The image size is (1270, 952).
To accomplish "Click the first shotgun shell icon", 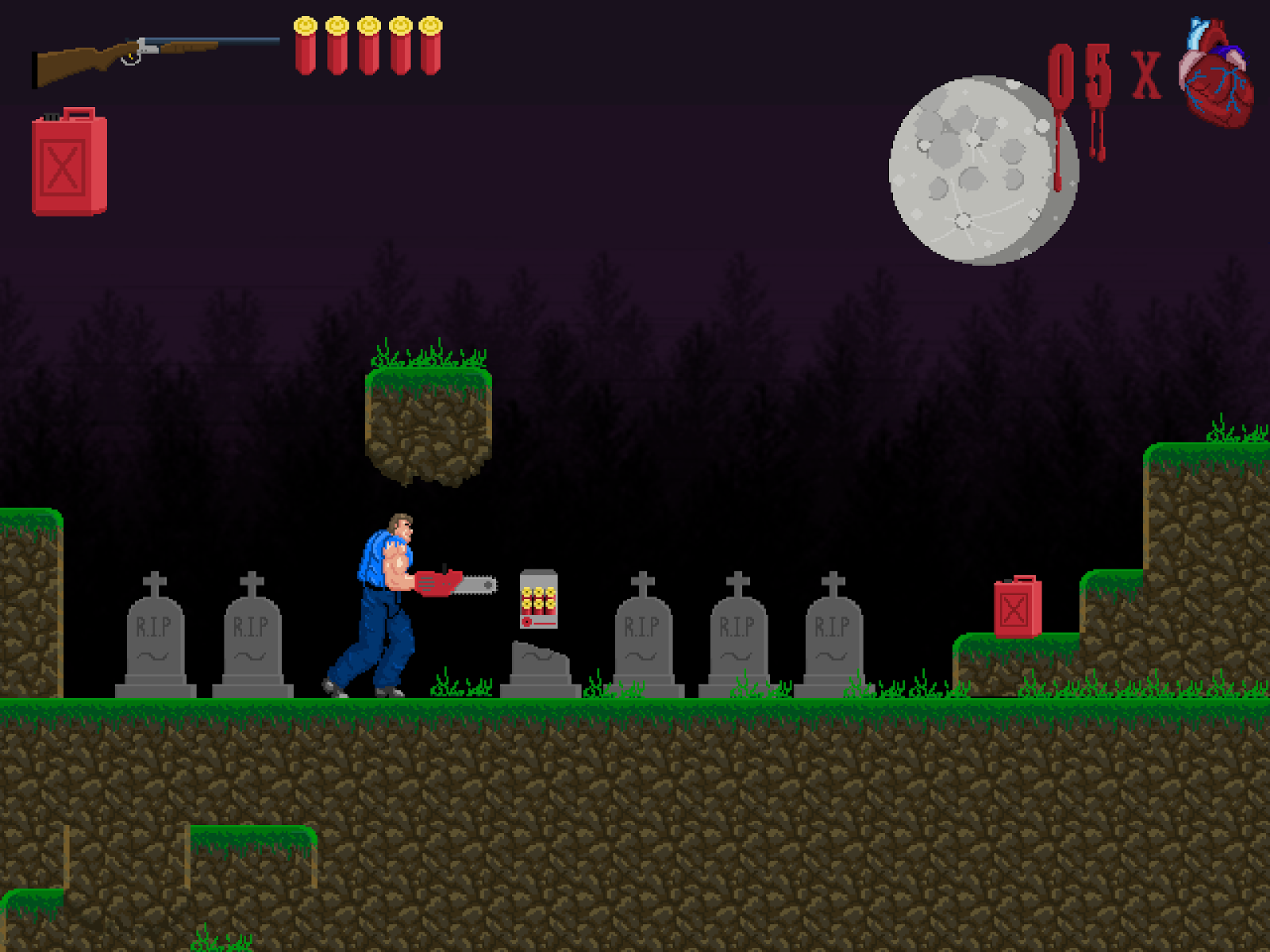I will pos(307,44).
